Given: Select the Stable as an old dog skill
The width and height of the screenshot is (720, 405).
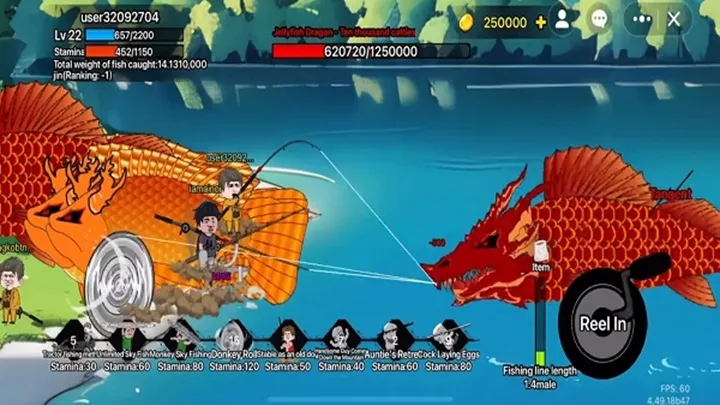Looking at the screenshot, I should pos(288,337).
